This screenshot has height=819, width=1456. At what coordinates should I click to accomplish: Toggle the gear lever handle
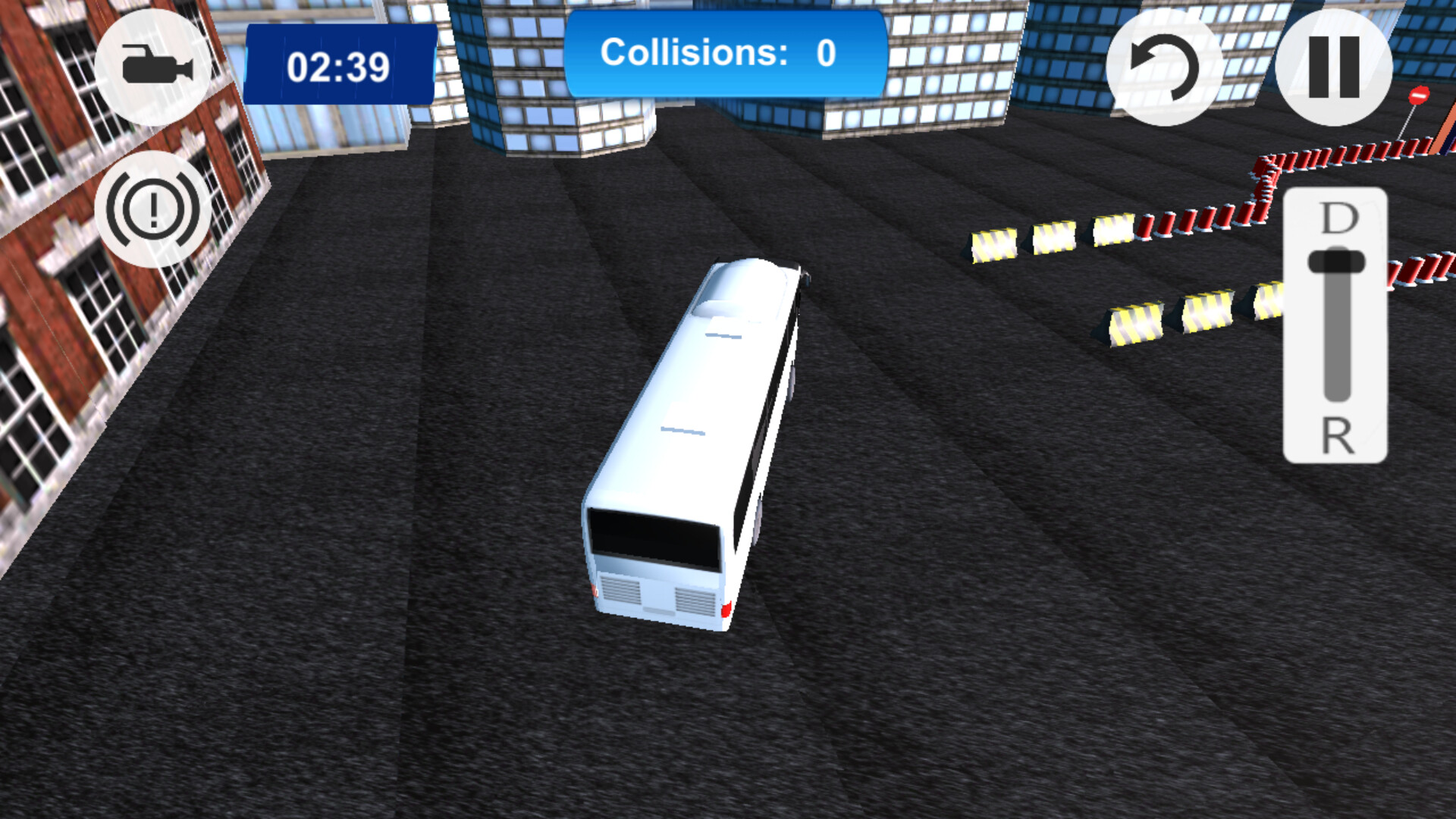coord(1338,262)
